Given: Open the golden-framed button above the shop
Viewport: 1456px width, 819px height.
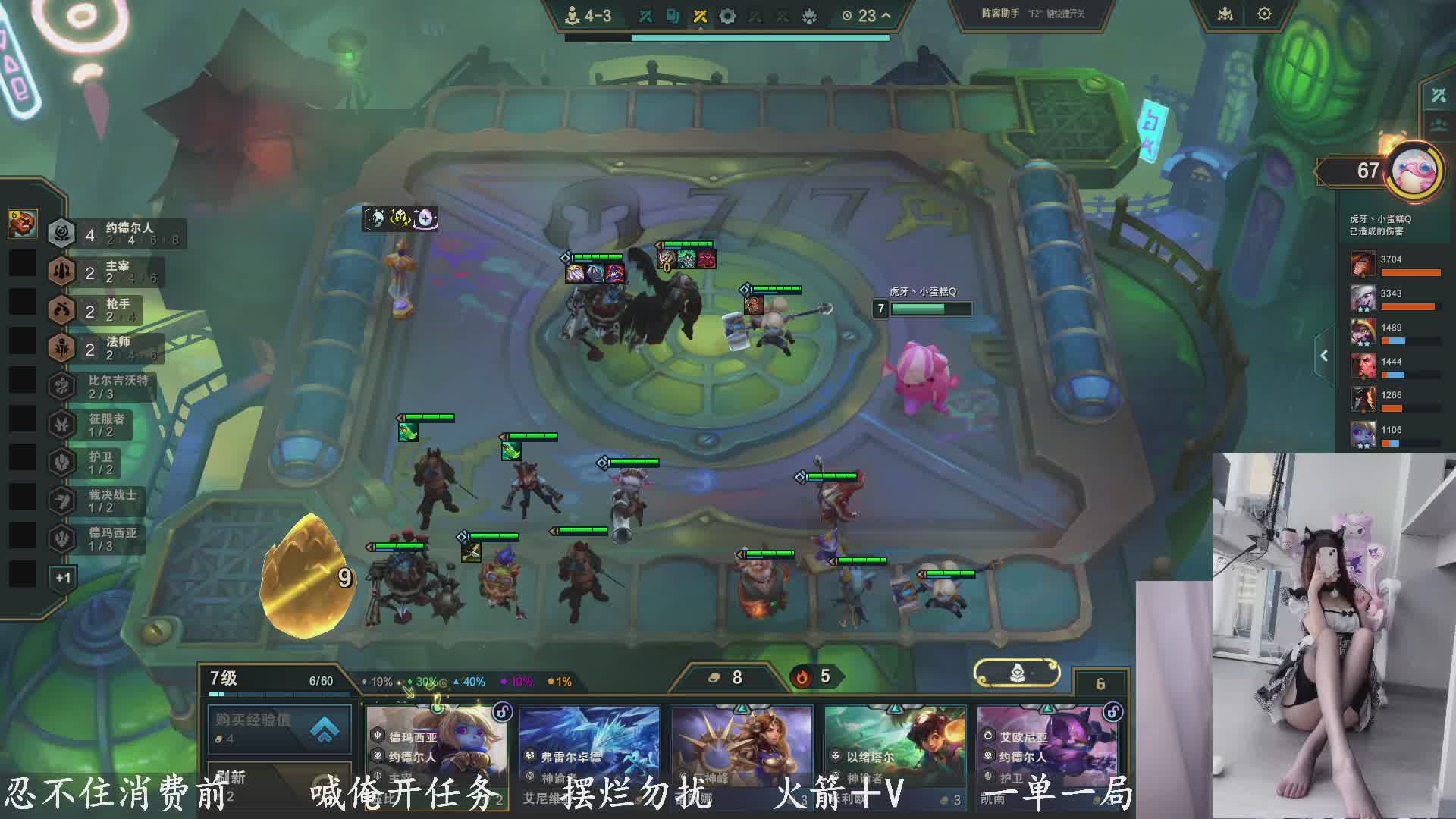Looking at the screenshot, I should coord(1016,672).
